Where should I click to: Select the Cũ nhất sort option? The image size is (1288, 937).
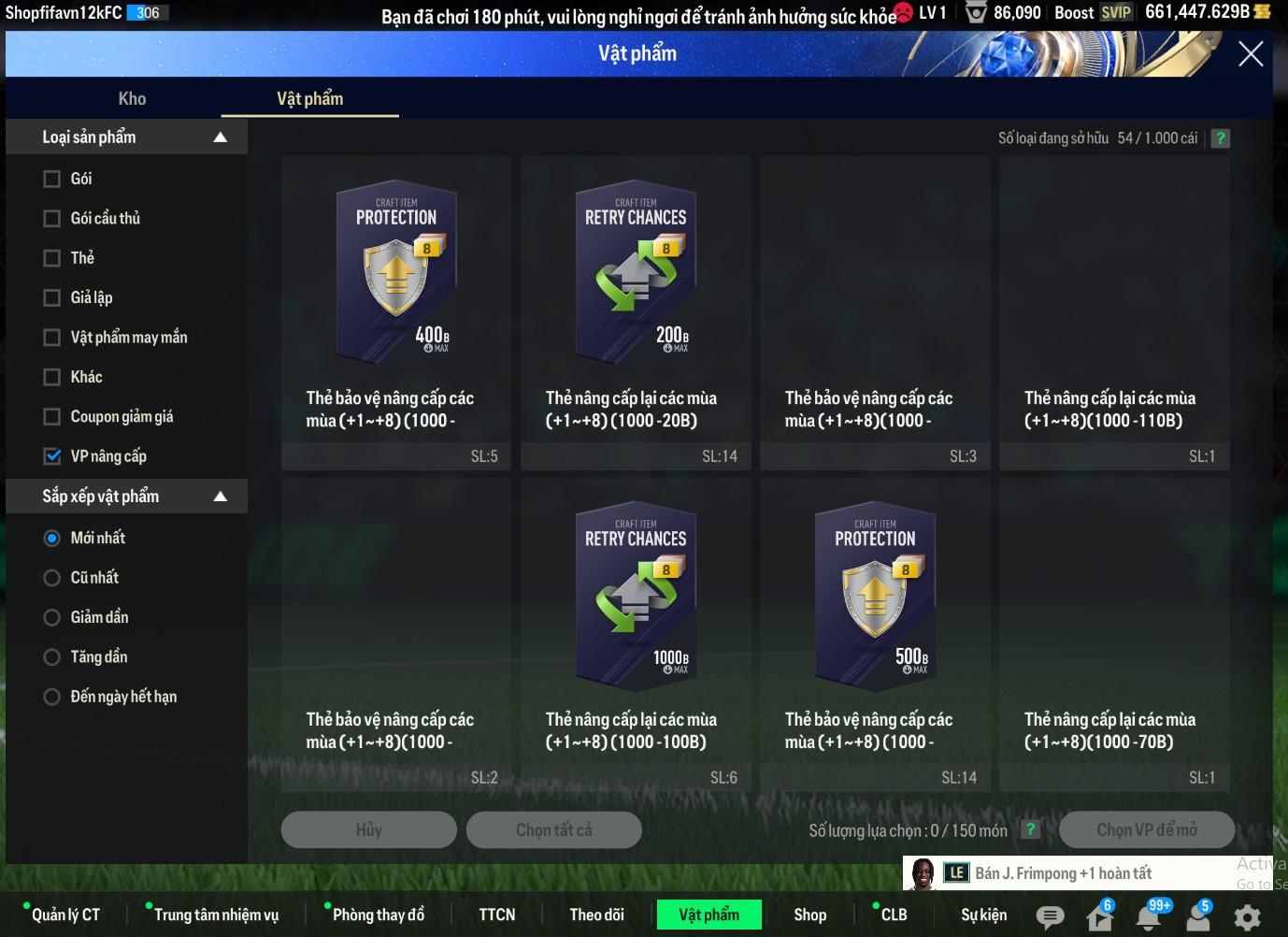pyautogui.click(x=52, y=578)
